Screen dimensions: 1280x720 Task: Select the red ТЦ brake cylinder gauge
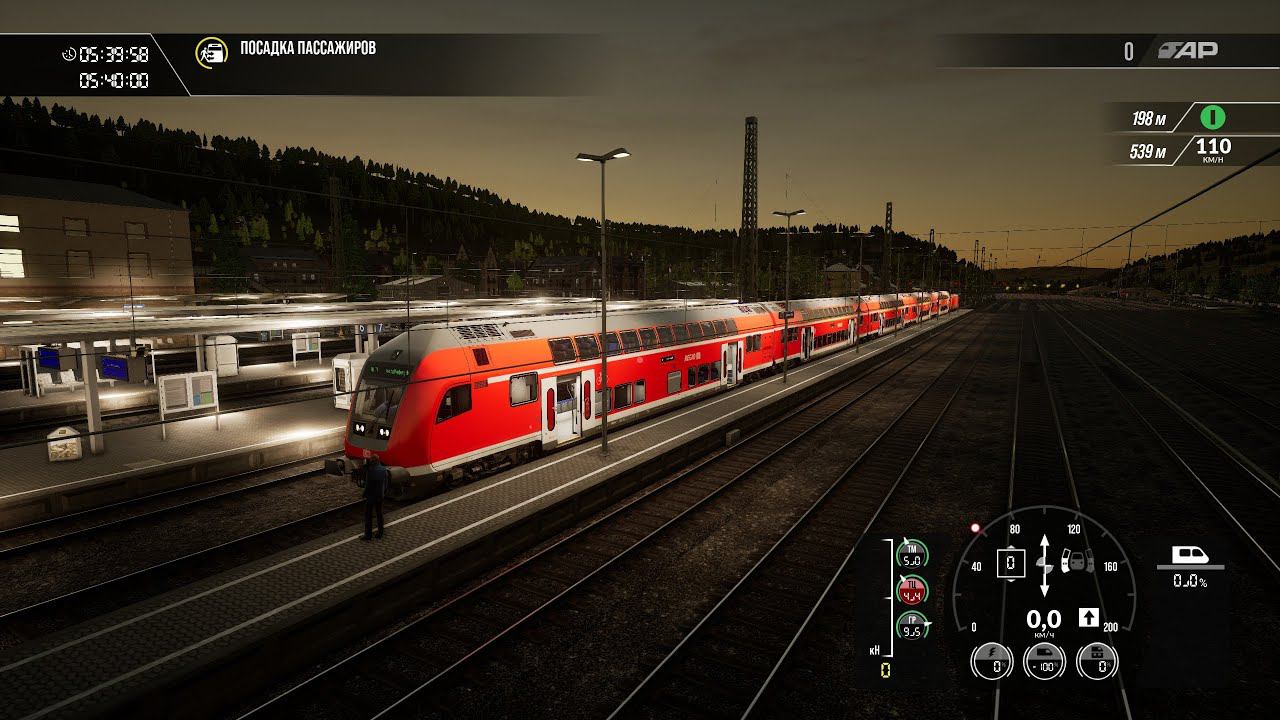pyautogui.click(x=912, y=590)
